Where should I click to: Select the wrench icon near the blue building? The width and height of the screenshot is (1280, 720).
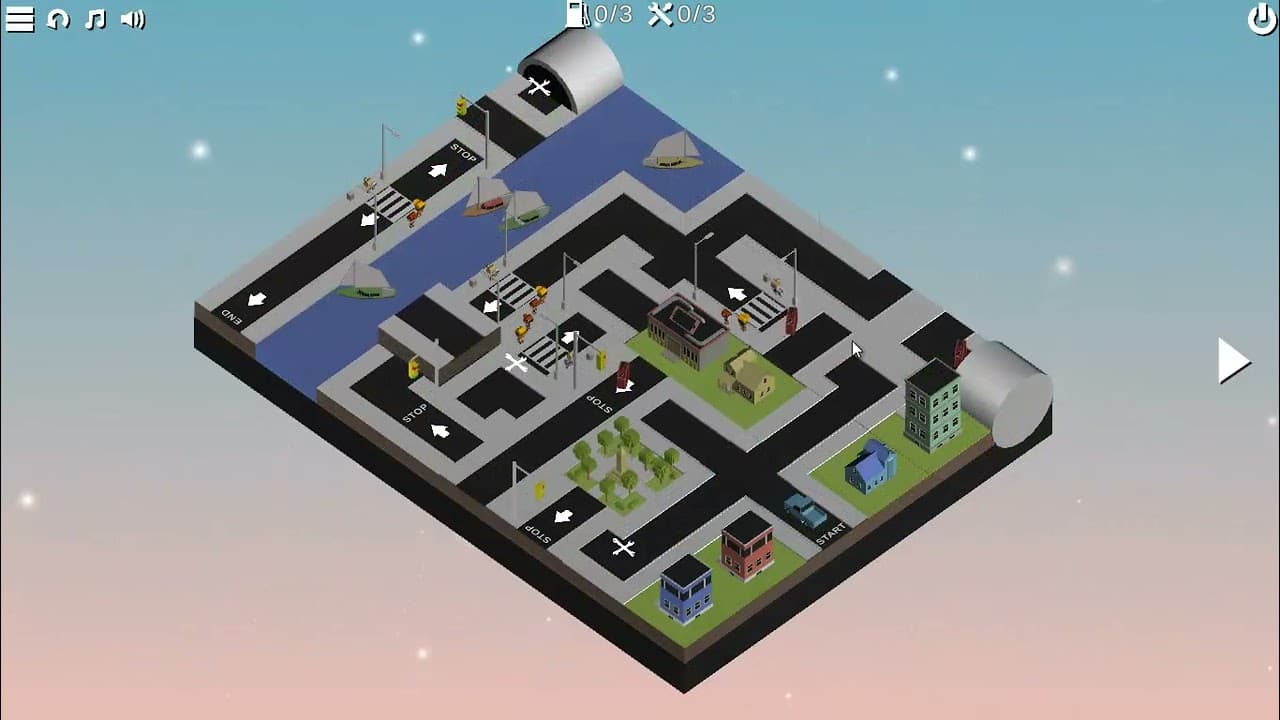pos(623,547)
